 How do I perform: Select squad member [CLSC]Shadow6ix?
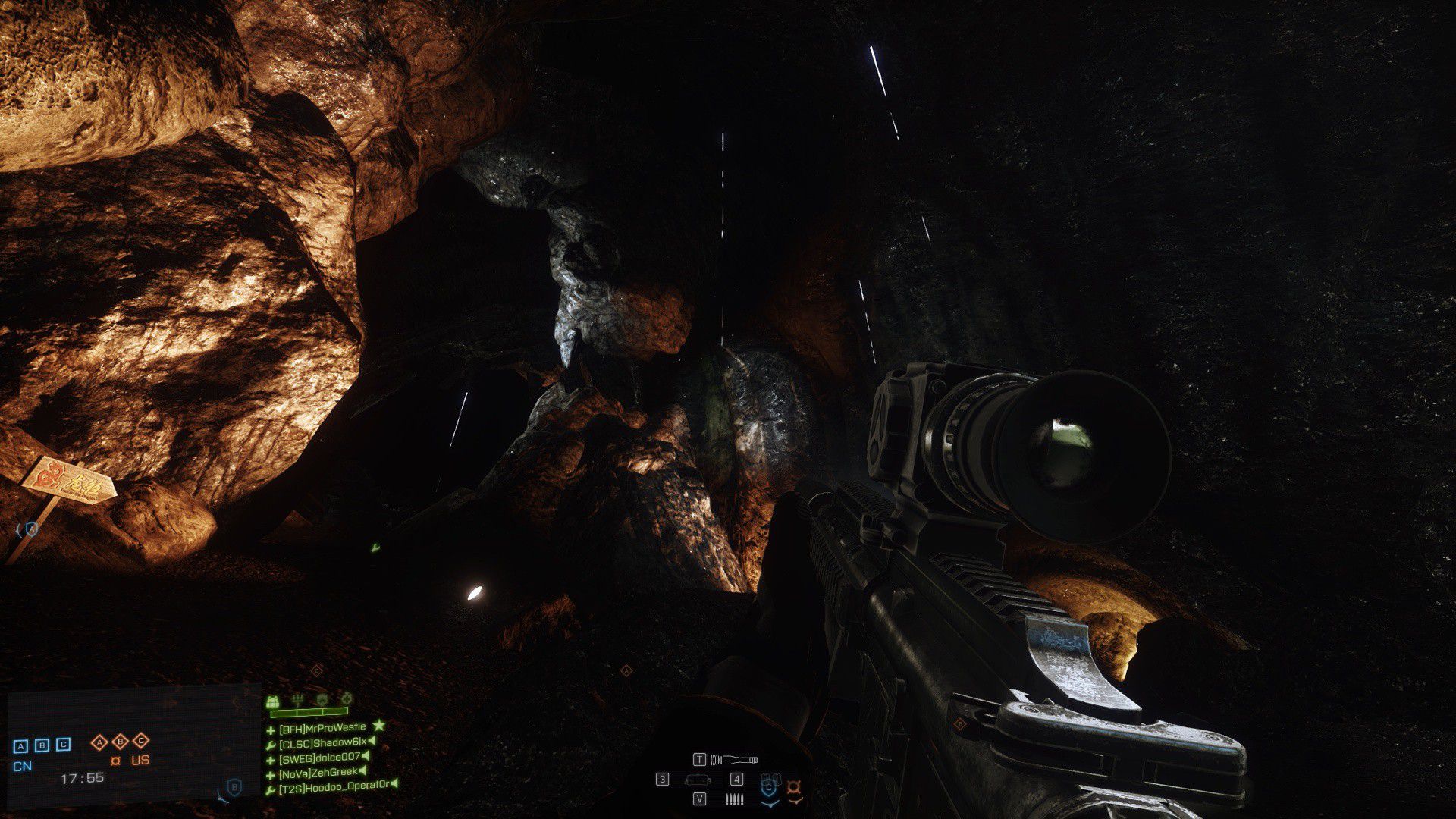322,742
